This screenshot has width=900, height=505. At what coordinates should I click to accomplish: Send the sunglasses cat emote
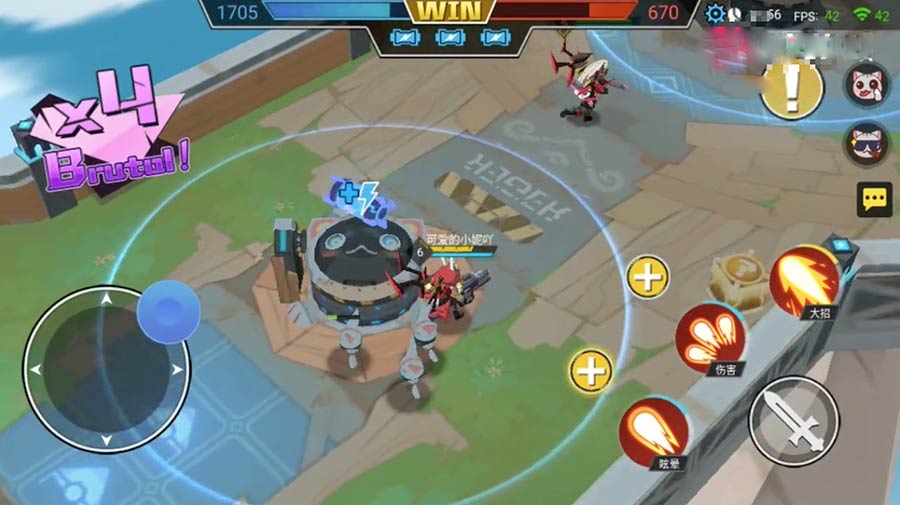pos(866,144)
